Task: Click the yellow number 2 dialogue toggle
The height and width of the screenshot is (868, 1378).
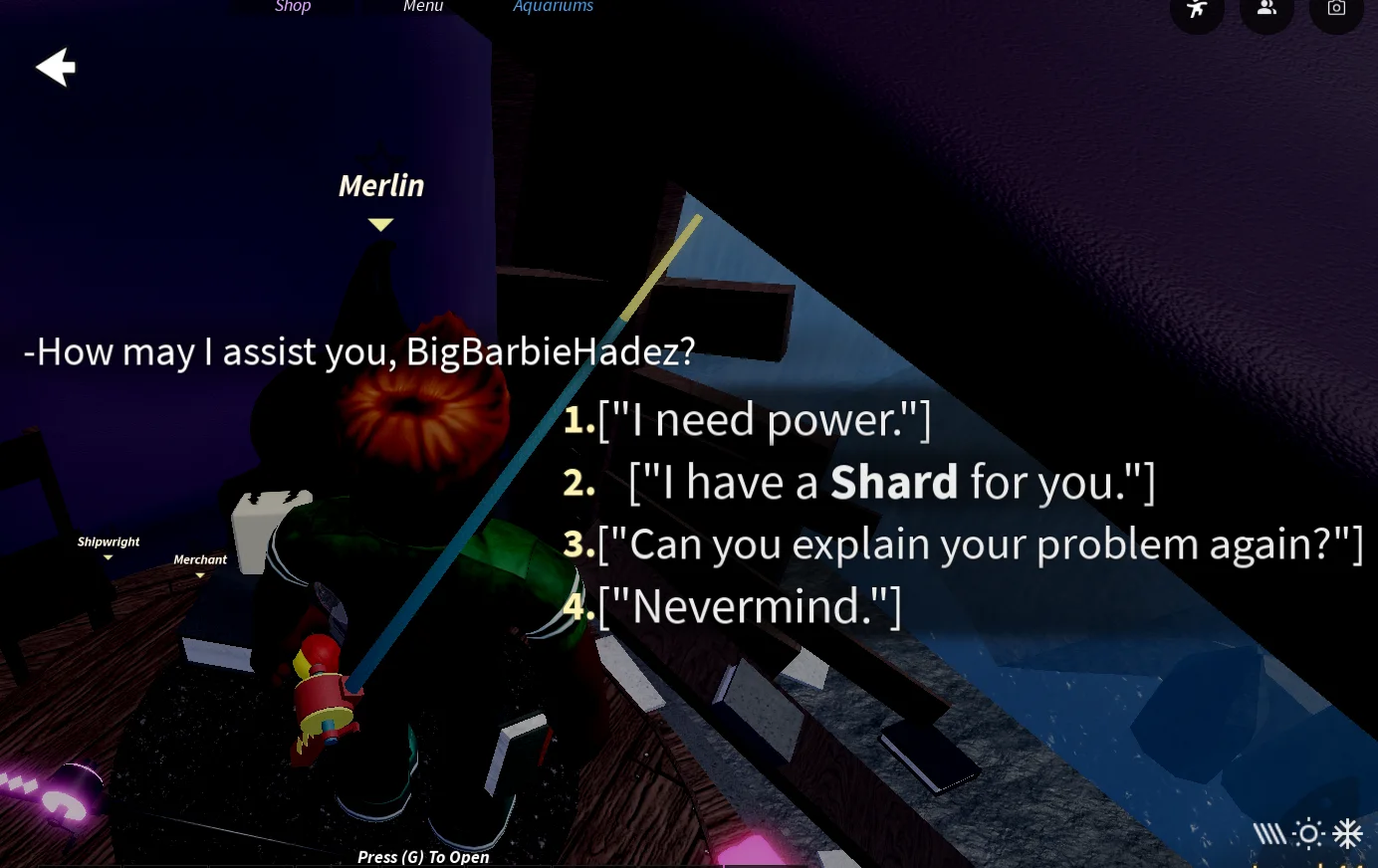Action: pos(577,482)
